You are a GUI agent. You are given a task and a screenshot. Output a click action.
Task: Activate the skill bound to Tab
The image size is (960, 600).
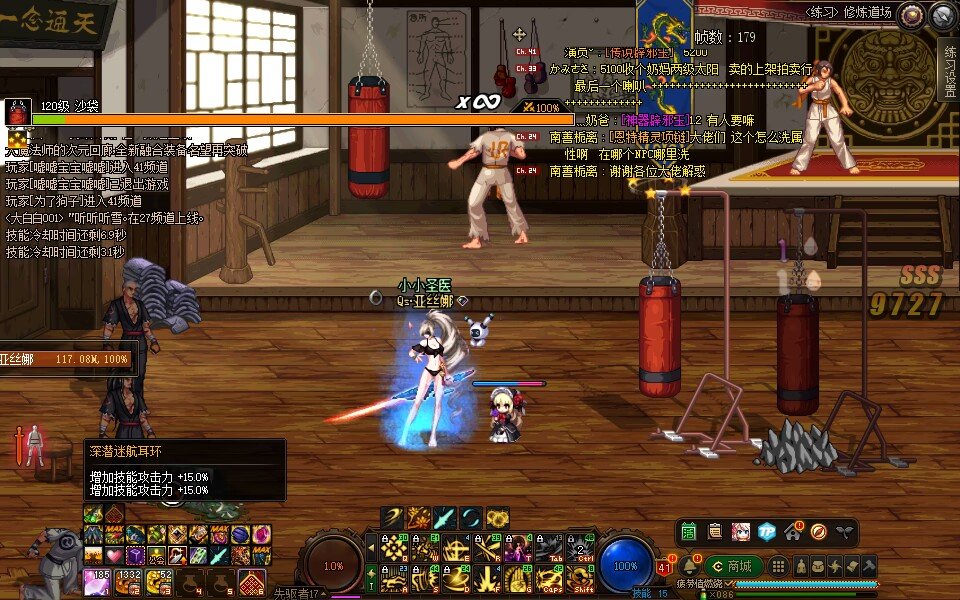pos(550,548)
